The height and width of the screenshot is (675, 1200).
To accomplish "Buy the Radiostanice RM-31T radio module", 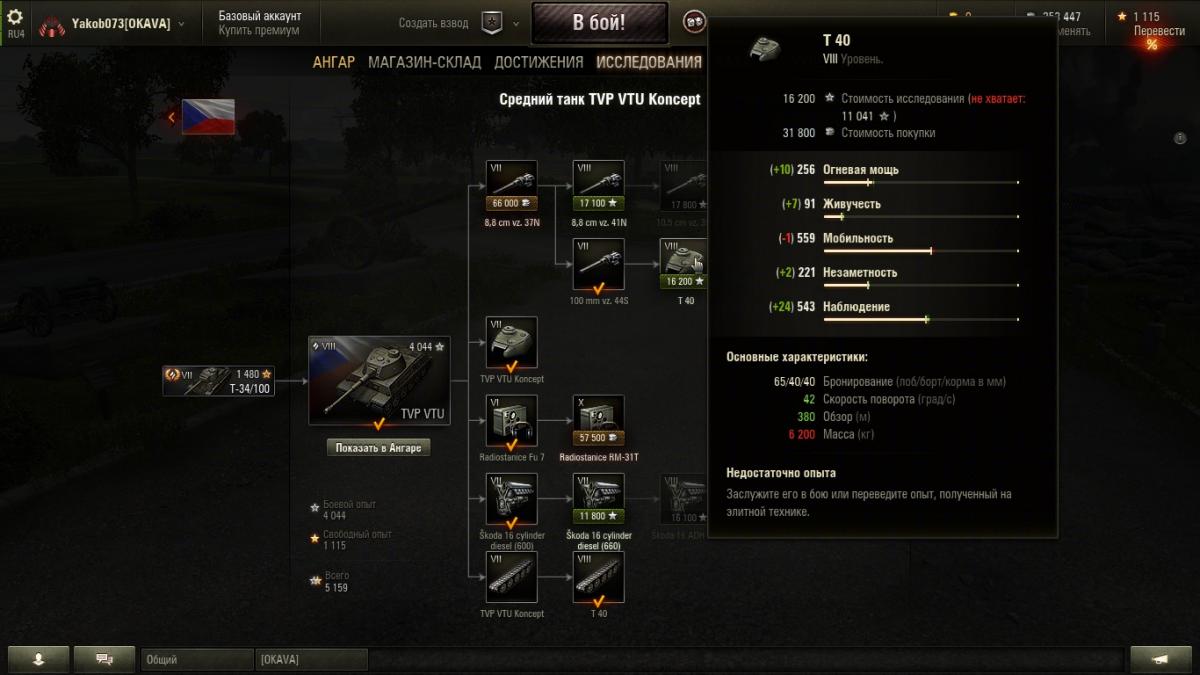I will point(598,420).
